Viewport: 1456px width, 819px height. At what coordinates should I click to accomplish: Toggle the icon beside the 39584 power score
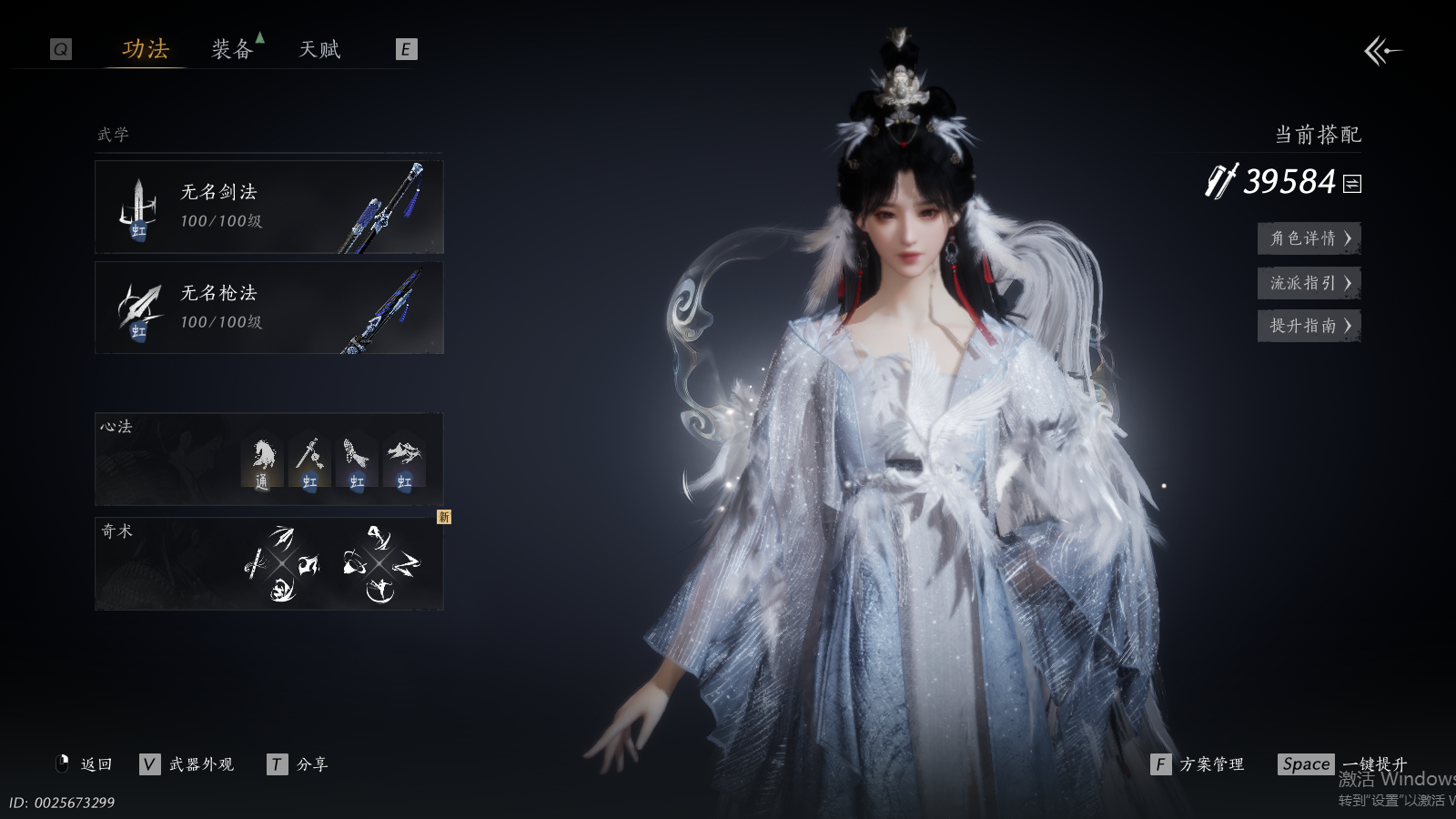pyautogui.click(x=1353, y=184)
